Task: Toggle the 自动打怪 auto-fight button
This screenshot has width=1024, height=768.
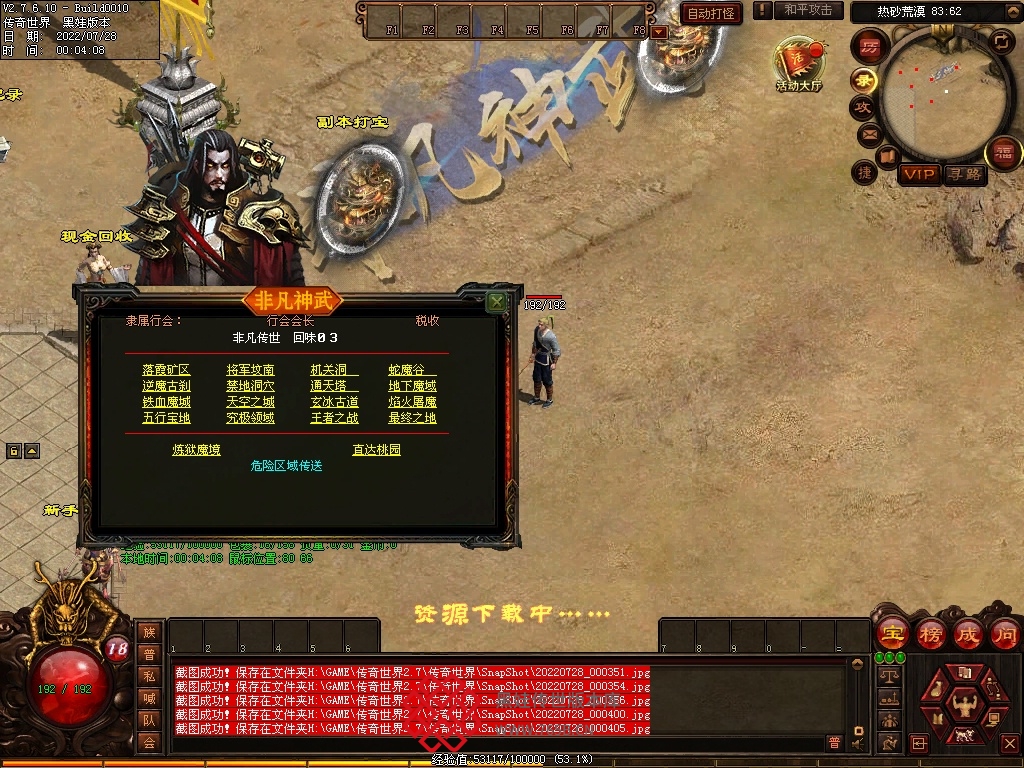Action: tap(711, 13)
